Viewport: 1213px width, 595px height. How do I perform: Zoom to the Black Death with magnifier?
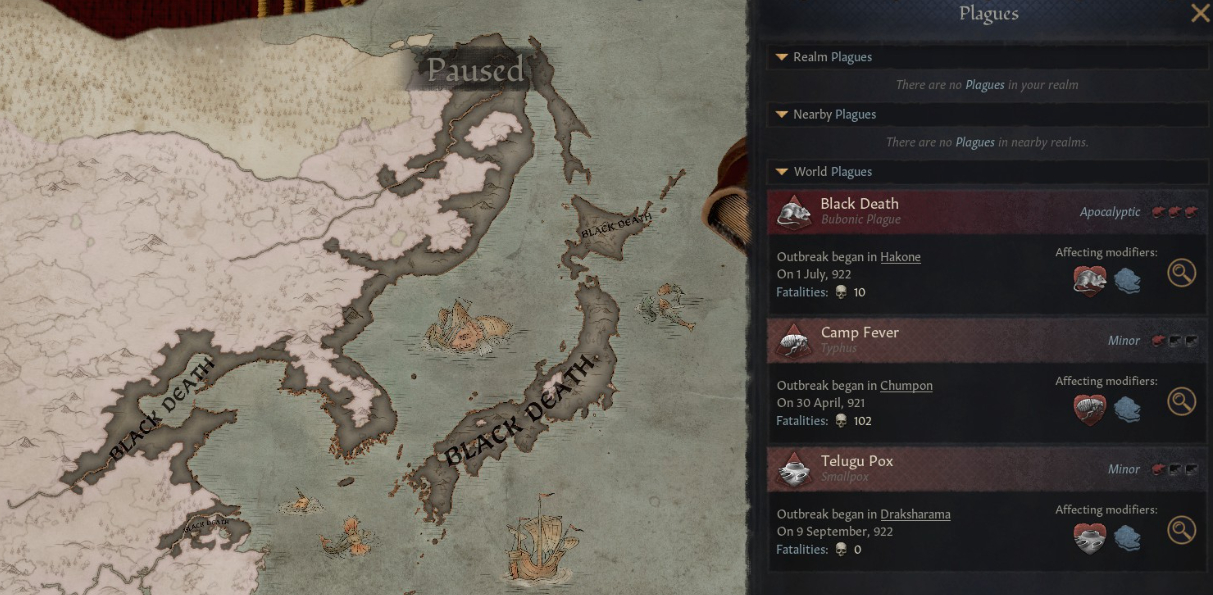tap(1181, 273)
